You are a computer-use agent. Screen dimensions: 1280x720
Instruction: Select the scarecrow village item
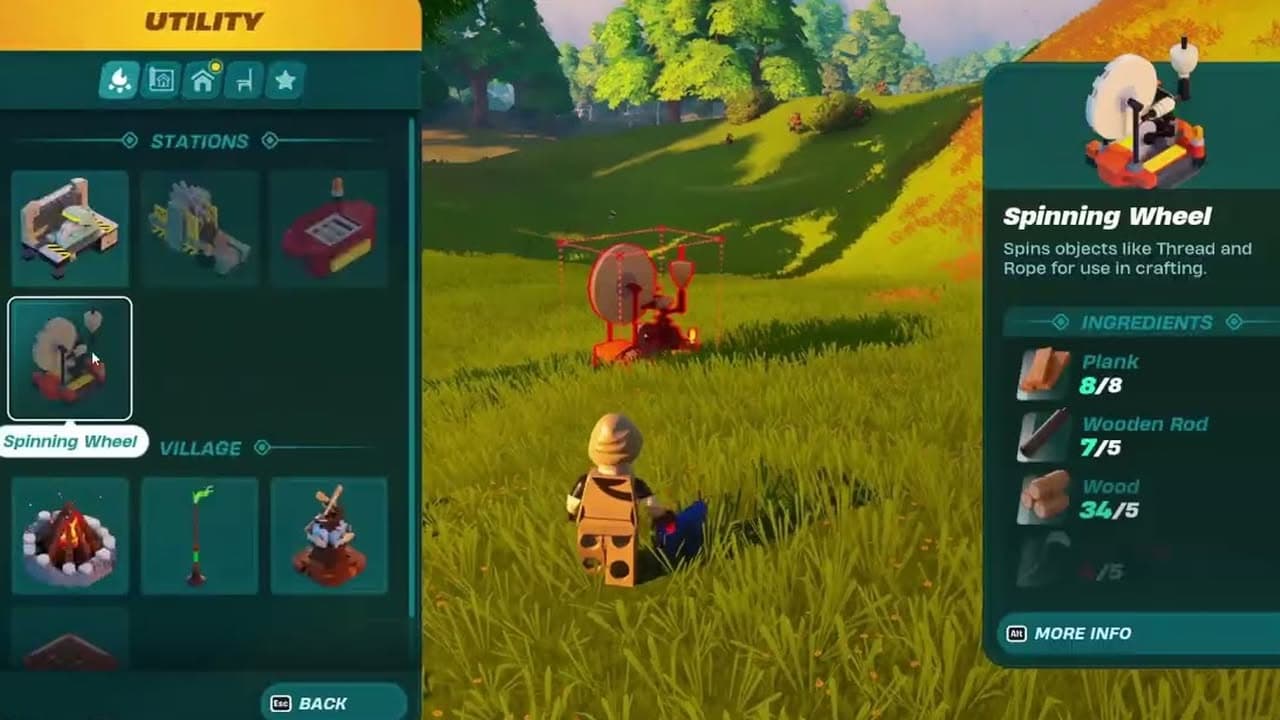coord(329,537)
